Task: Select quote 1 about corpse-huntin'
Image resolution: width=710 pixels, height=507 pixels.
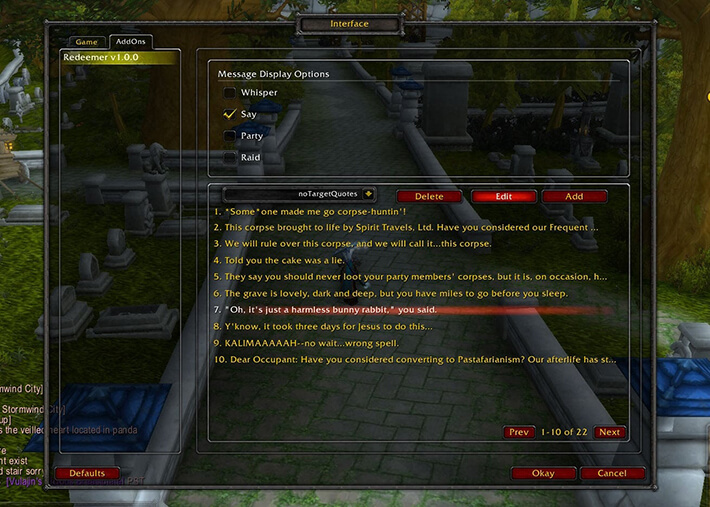Action: coord(310,211)
